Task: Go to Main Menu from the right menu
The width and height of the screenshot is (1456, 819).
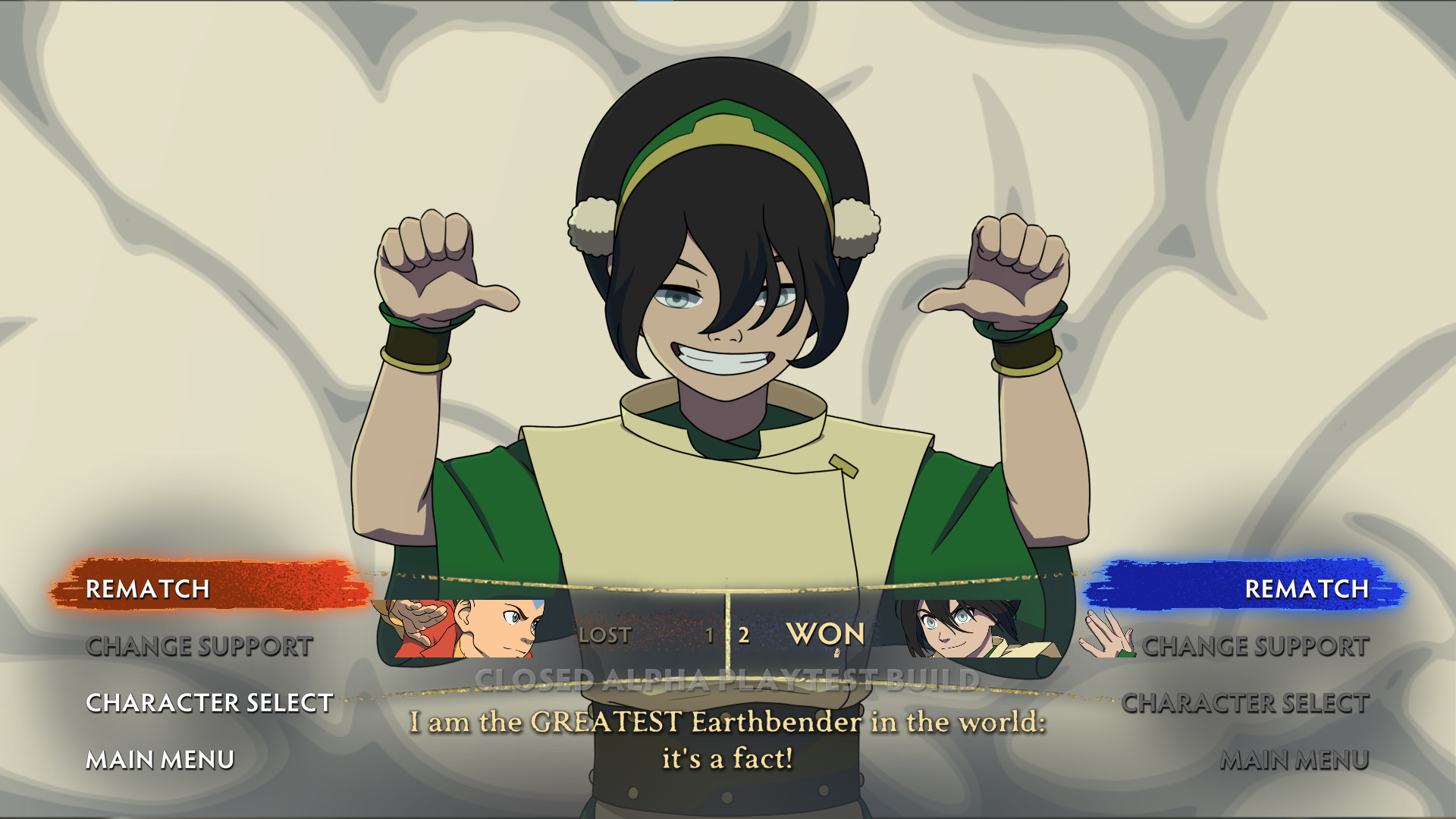Action: pyautogui.click(x=1294, y=759)
